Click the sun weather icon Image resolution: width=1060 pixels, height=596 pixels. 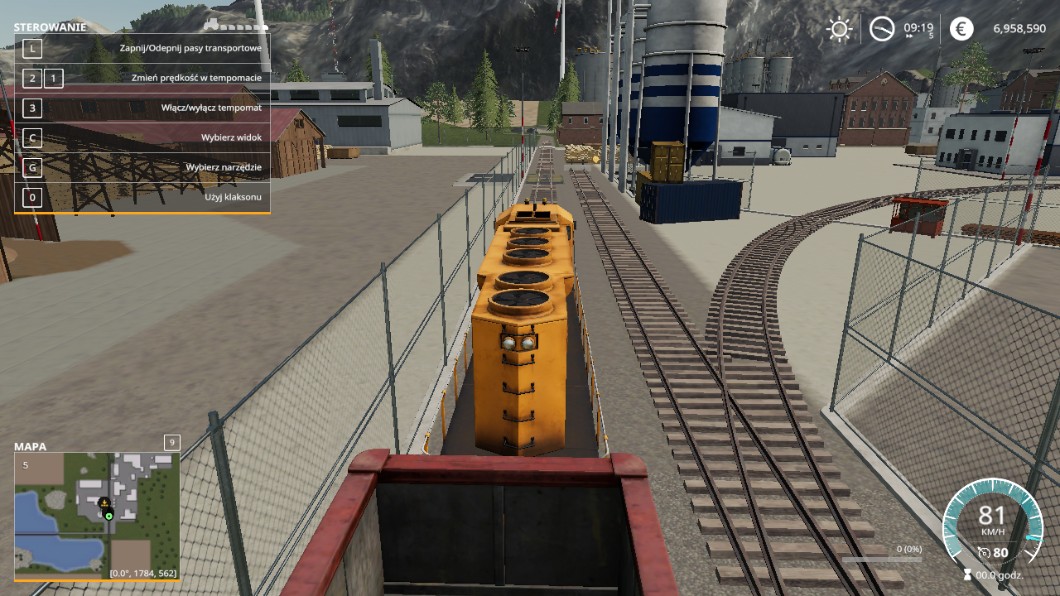click(x=838, y=29)
